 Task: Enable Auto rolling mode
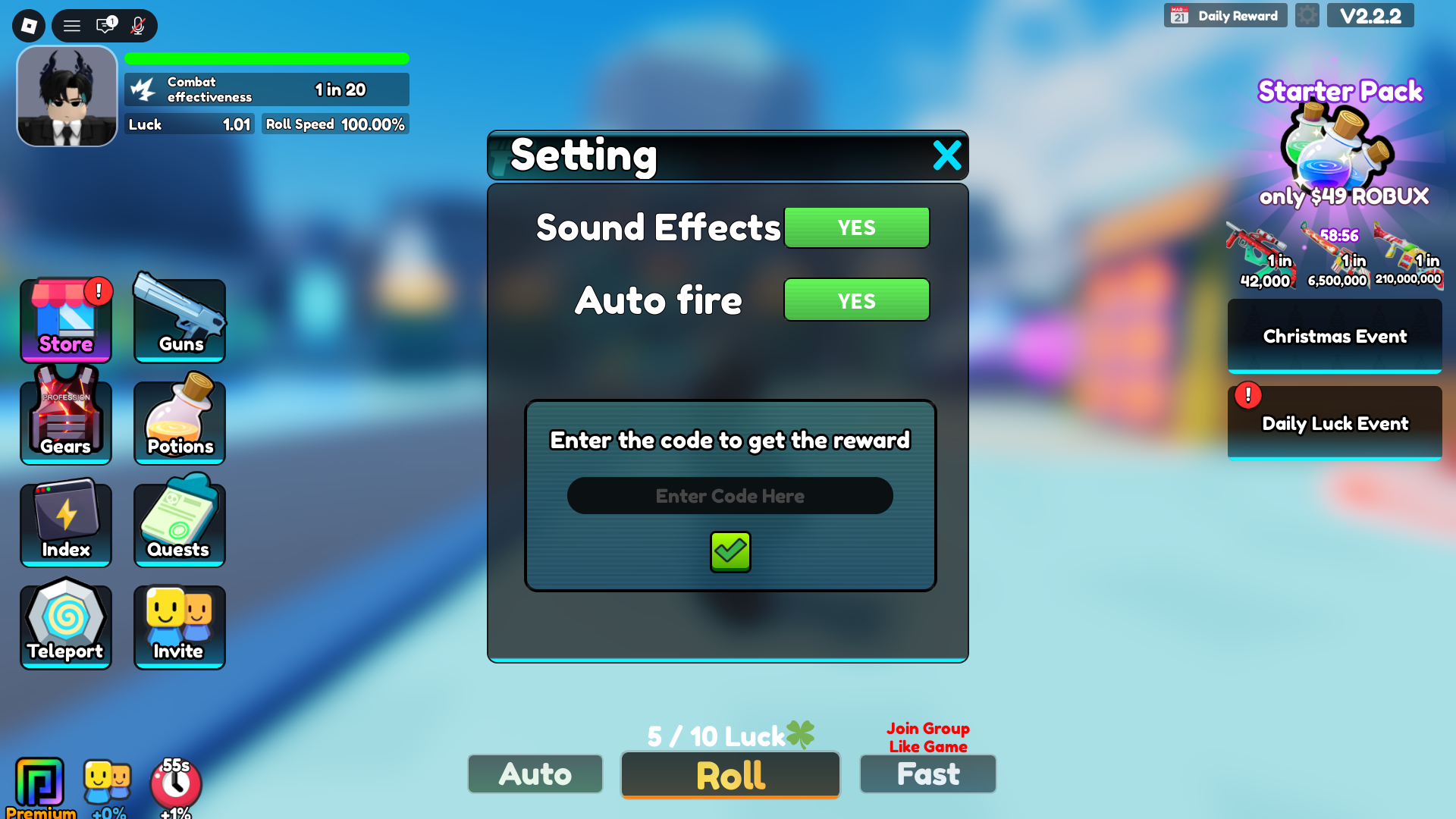[x=535, y=774]
